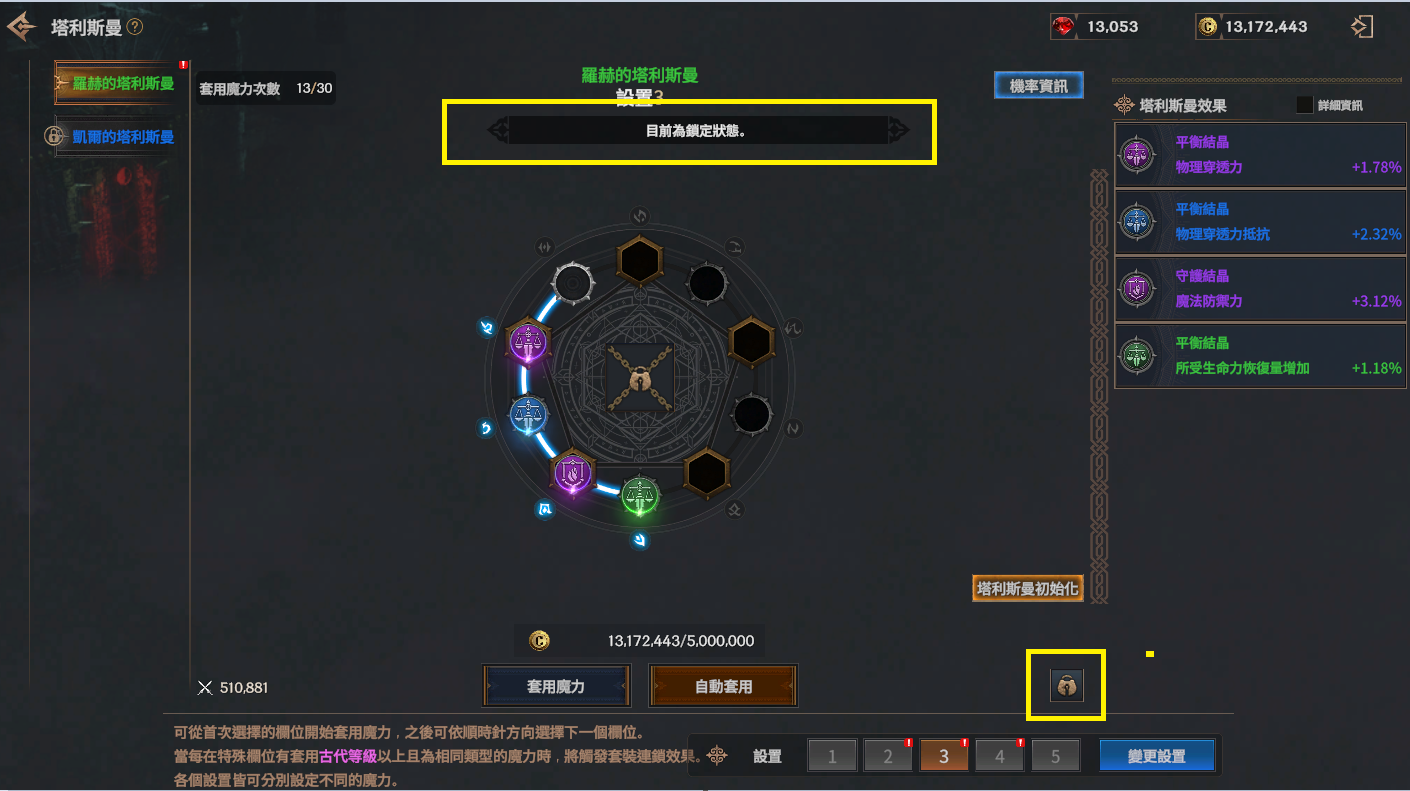Click the 變更設置 change settings button
Image resolution: width=1410 pixels, height=791 pixels.
(1156, 756)
